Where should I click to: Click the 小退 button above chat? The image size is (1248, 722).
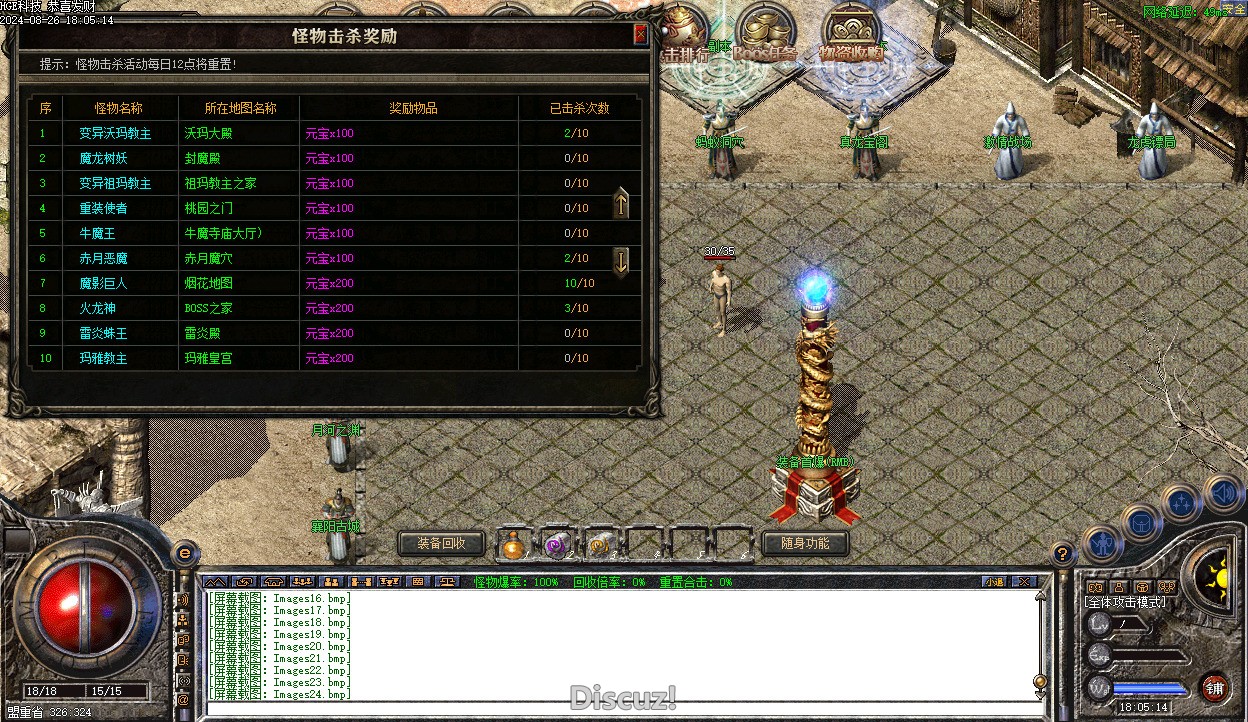pos(993,581)
